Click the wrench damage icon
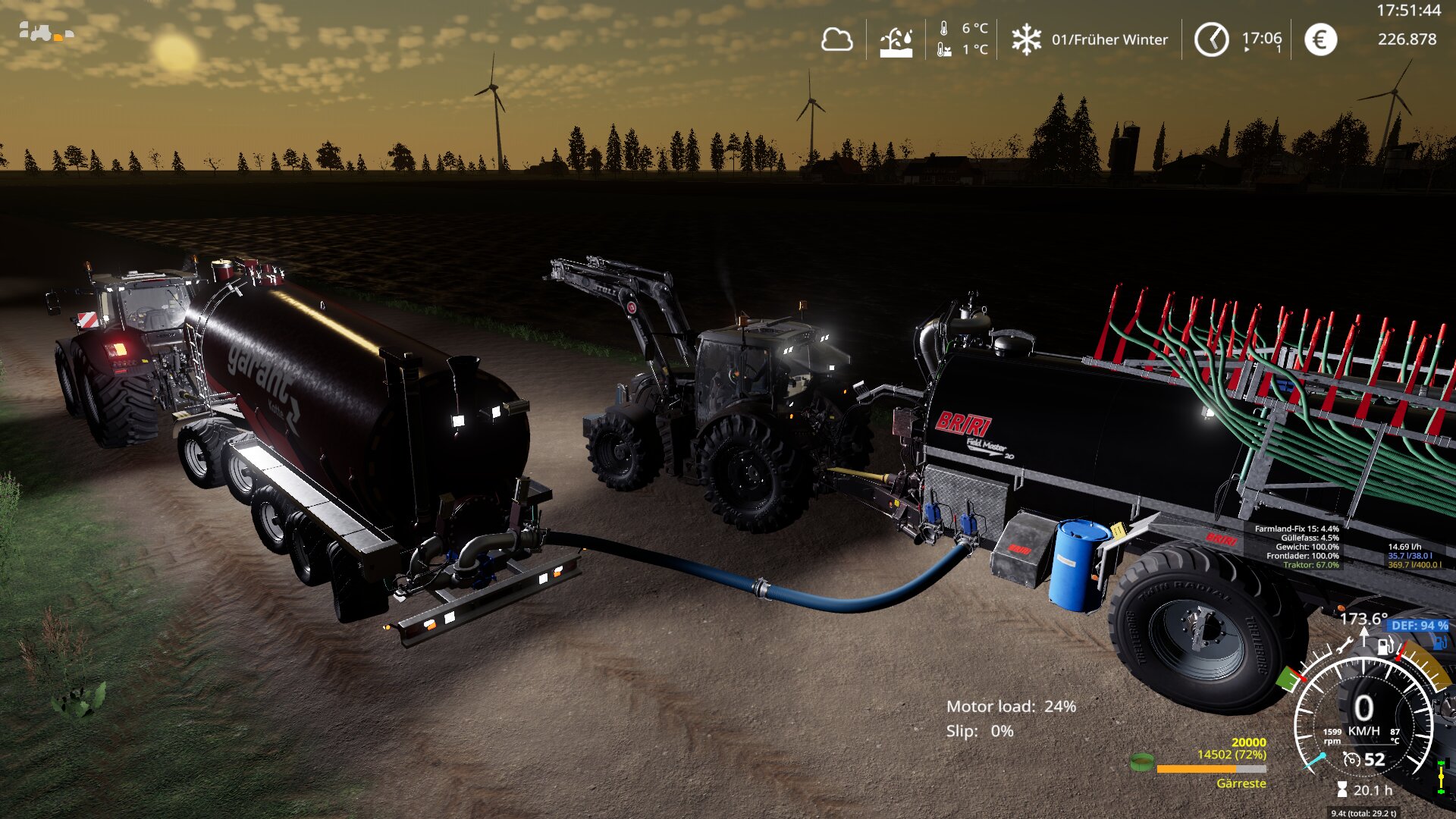The height and width of the screenshot is (819, 1456). 1345,647
